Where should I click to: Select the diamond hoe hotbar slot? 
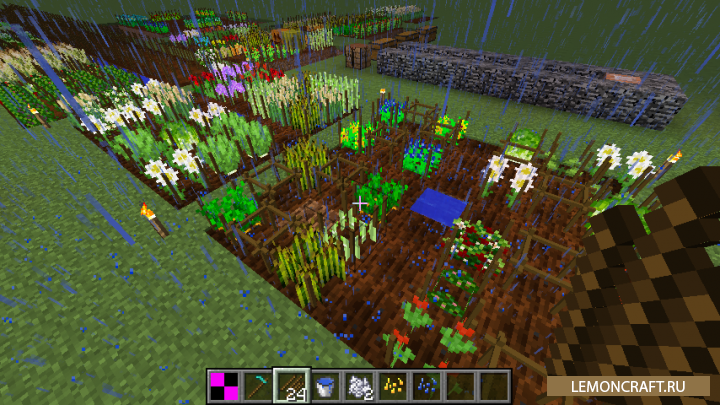(257, 385)
